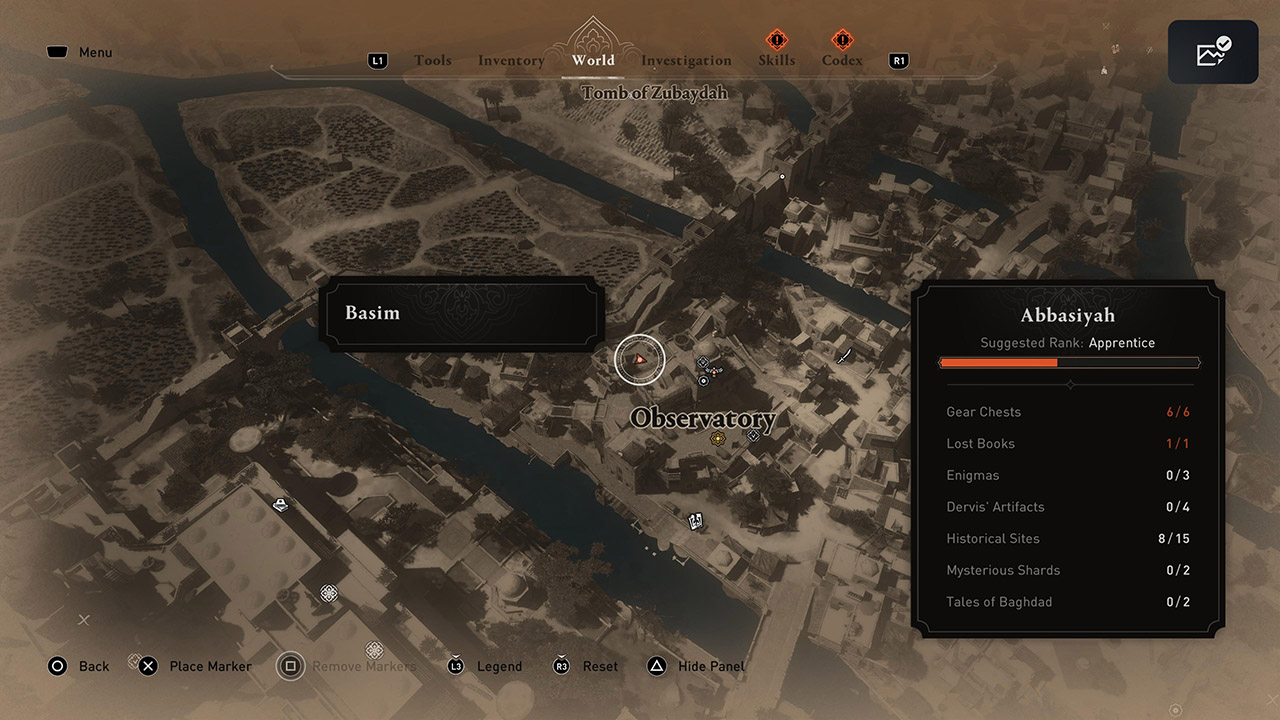Switch to the Inventory tab
Image resolution: width=1280 pixels, height=720 pixels.
coord(510,60)
